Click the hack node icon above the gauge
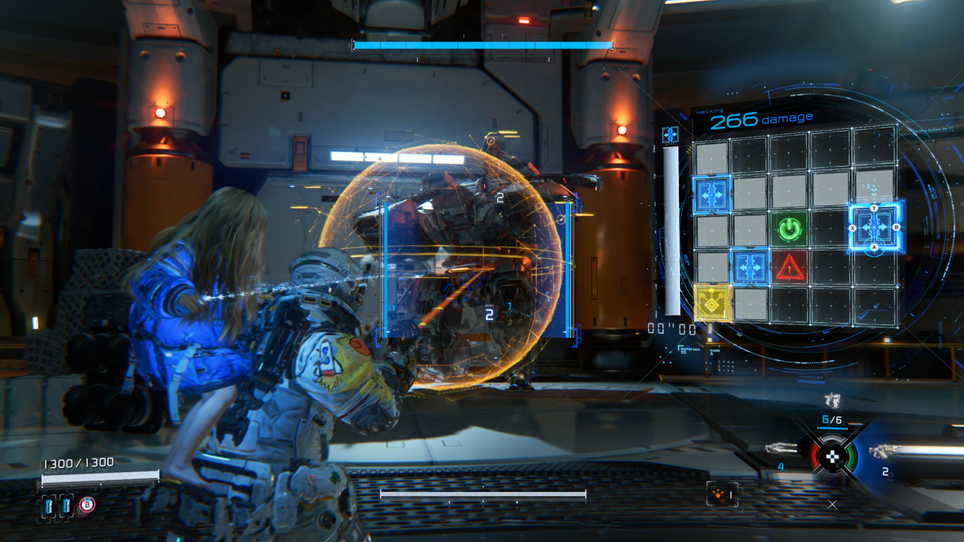 tap(670, 134)
